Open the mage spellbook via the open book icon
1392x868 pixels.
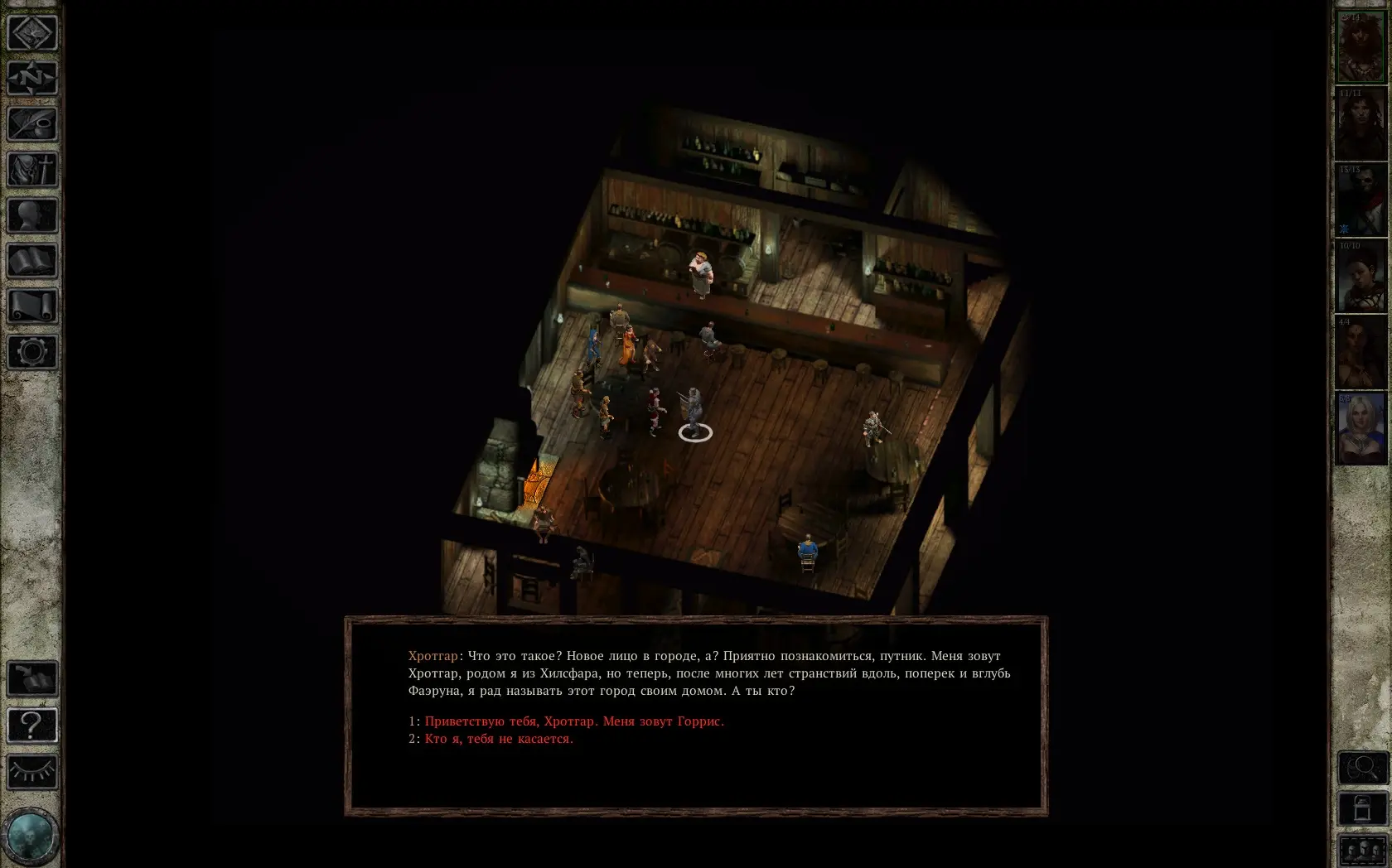[32, 261]
